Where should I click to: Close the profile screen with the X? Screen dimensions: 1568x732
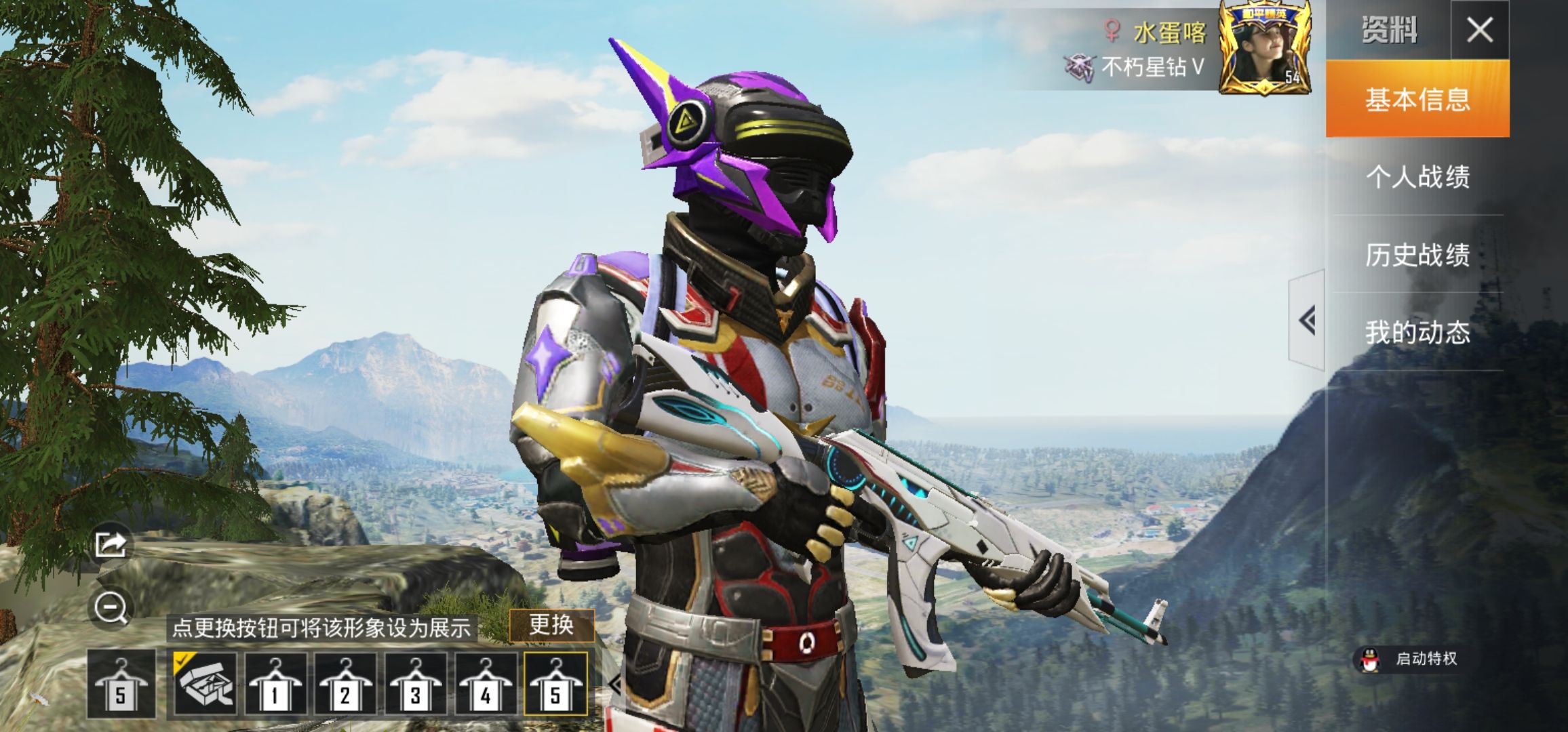coord(1479,30)
